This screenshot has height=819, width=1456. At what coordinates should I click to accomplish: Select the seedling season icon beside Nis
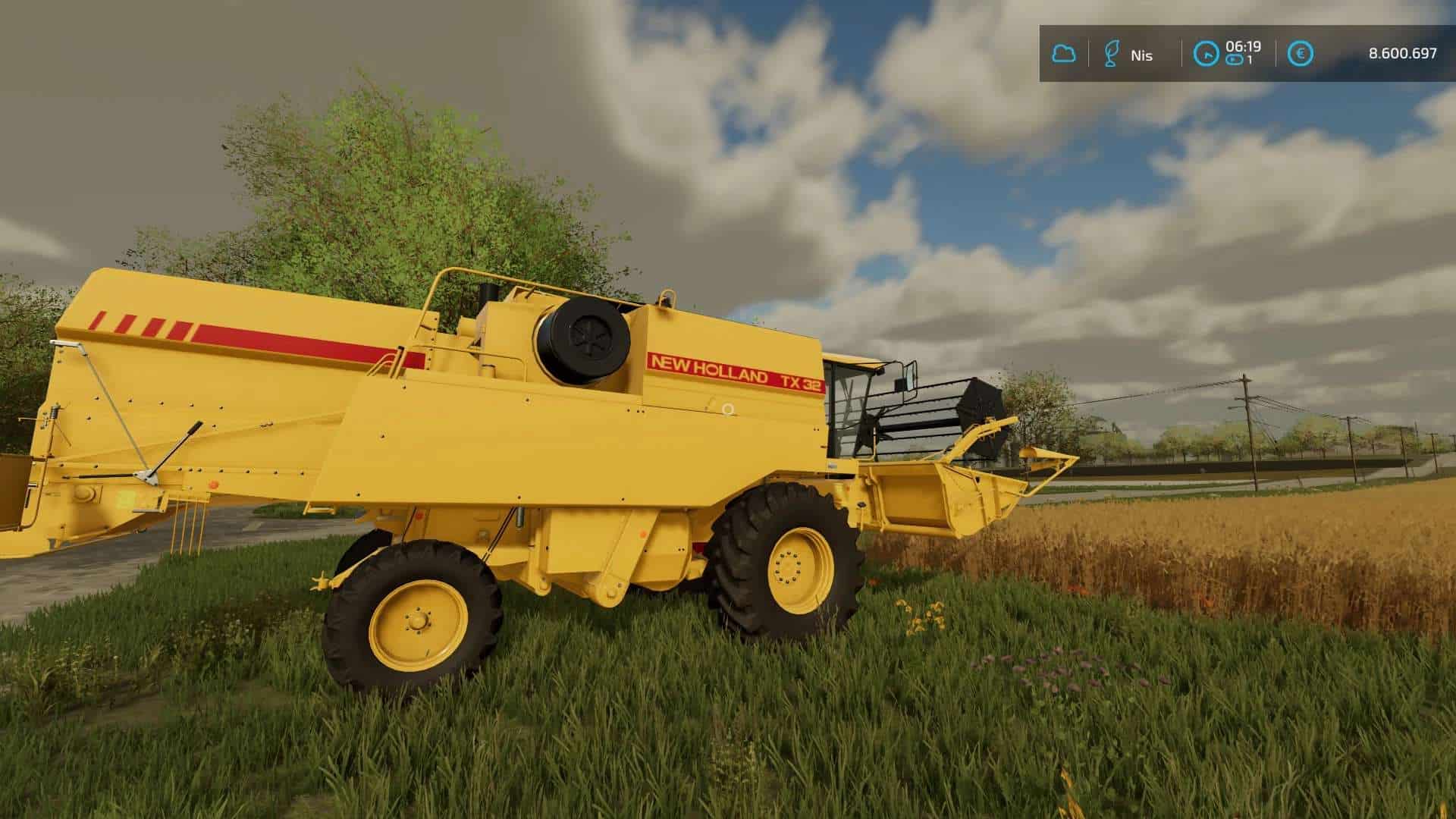point(1111,54)
